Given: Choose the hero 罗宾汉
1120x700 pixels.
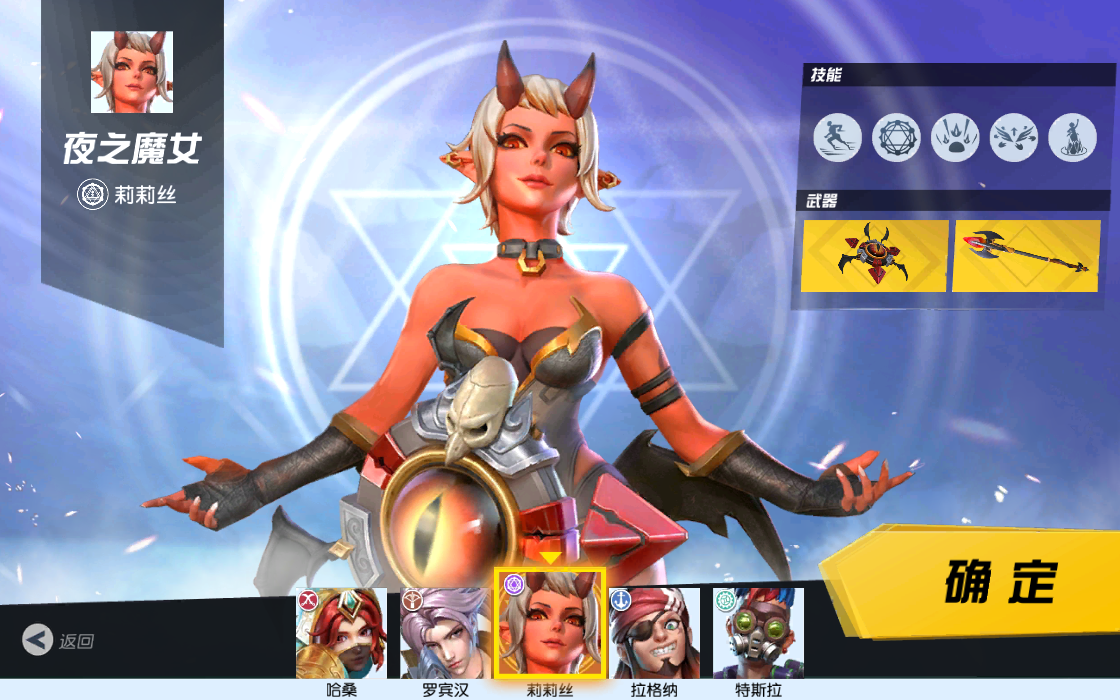Looking at the screenshot, I should click(445, 633).
